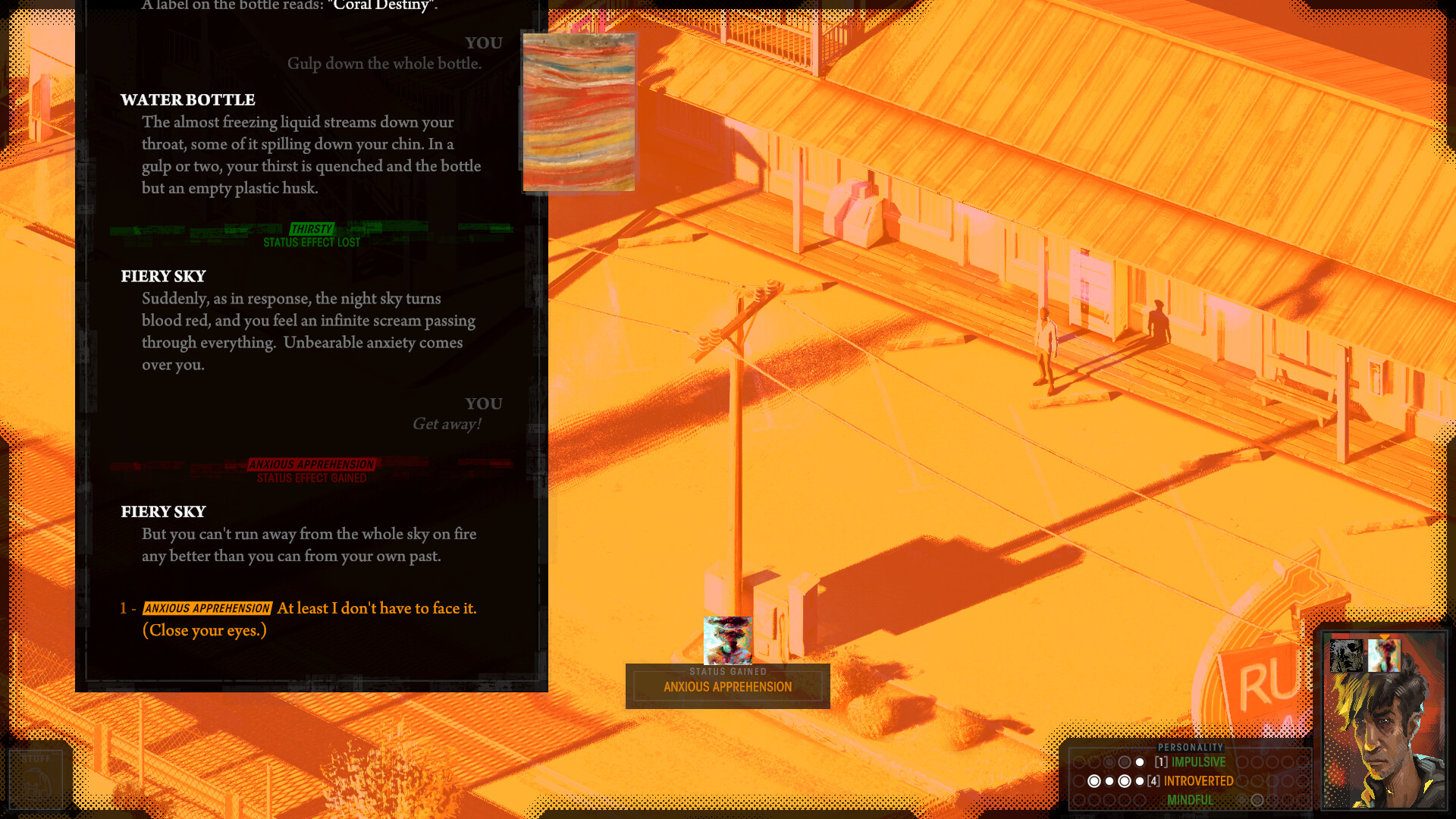The image size is (1456, 819).
Task: Select the filled Impulsive personality dot
Action: [x=1139, y=762]
